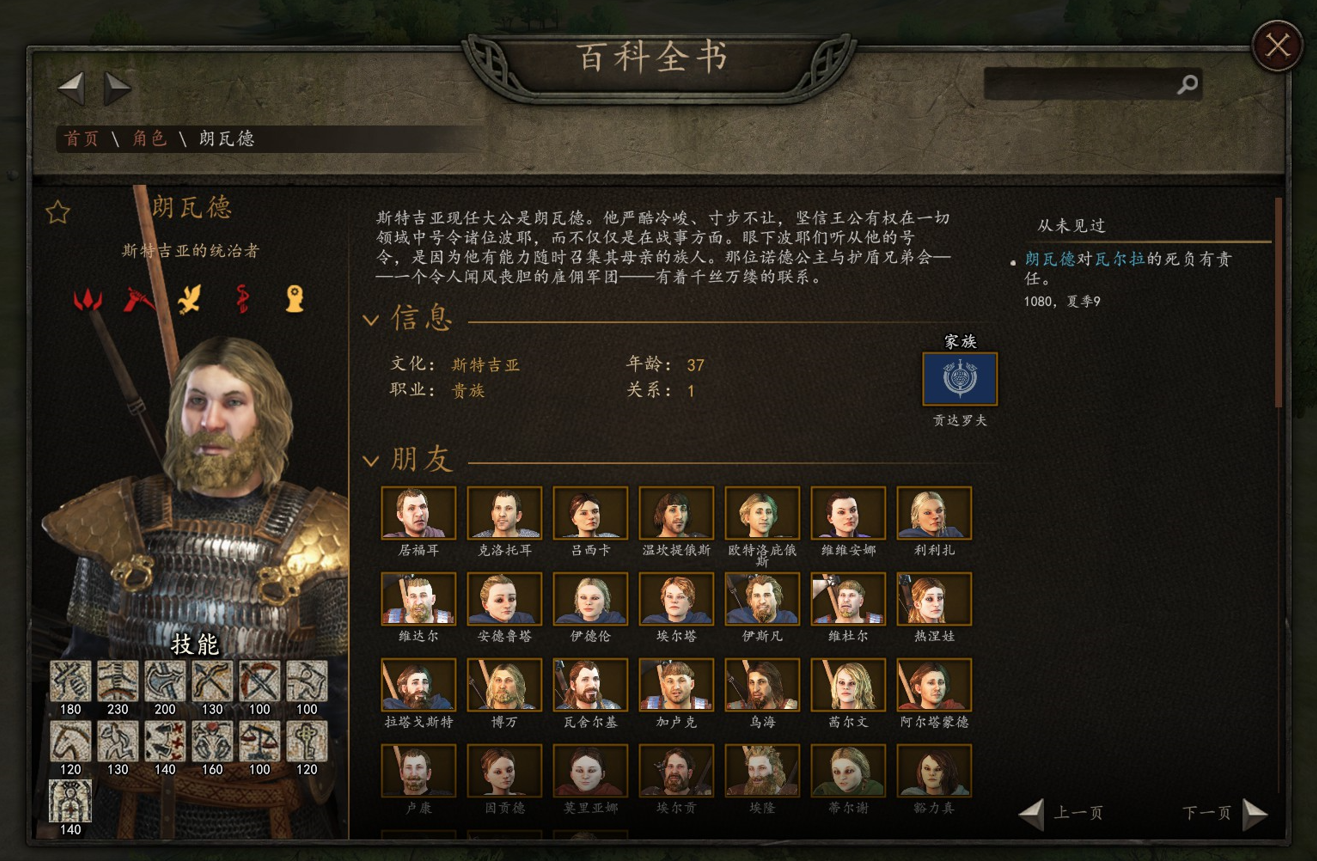The width and height of the screenshot is (1317, 861).
Task: Go to the previous page 上一页
Action: (x=1062, y=813)
